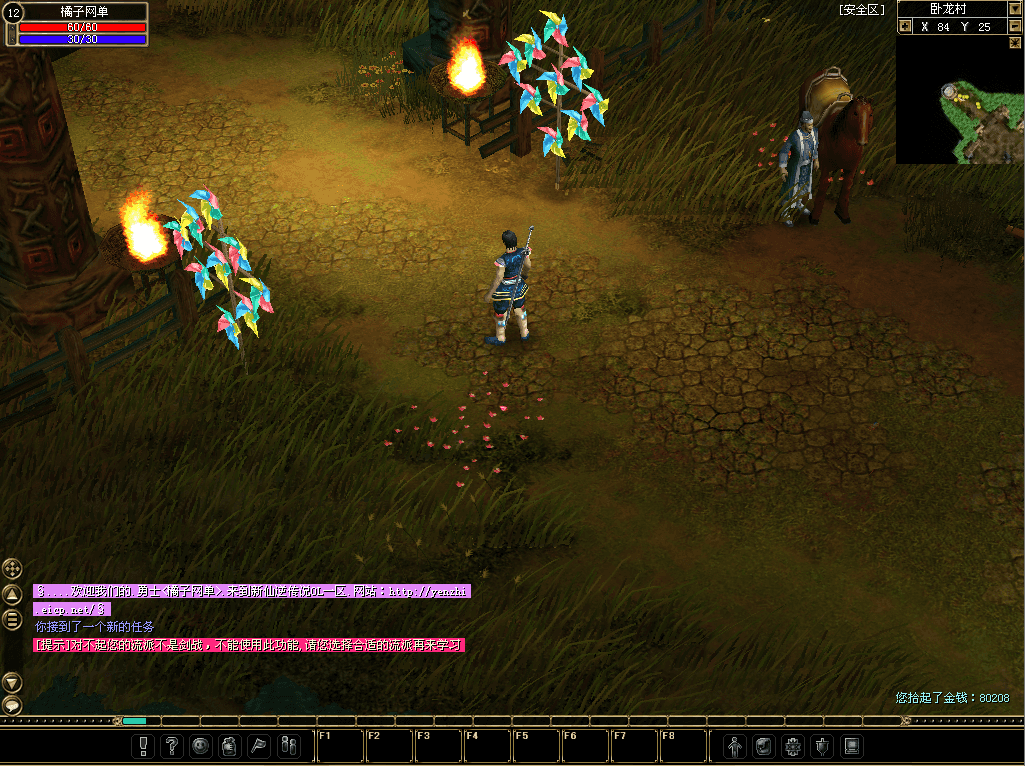The width and height of the screenshot is (1025, 766).
Task: Click the scroll-shaped icon beside the character figure
Action: [x=764, y=746]
